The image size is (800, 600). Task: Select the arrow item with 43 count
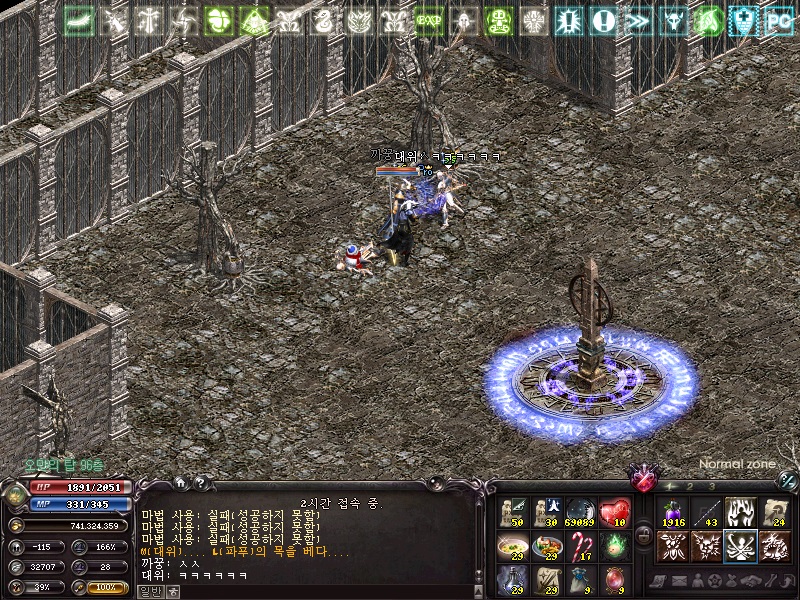coord(707,512)
